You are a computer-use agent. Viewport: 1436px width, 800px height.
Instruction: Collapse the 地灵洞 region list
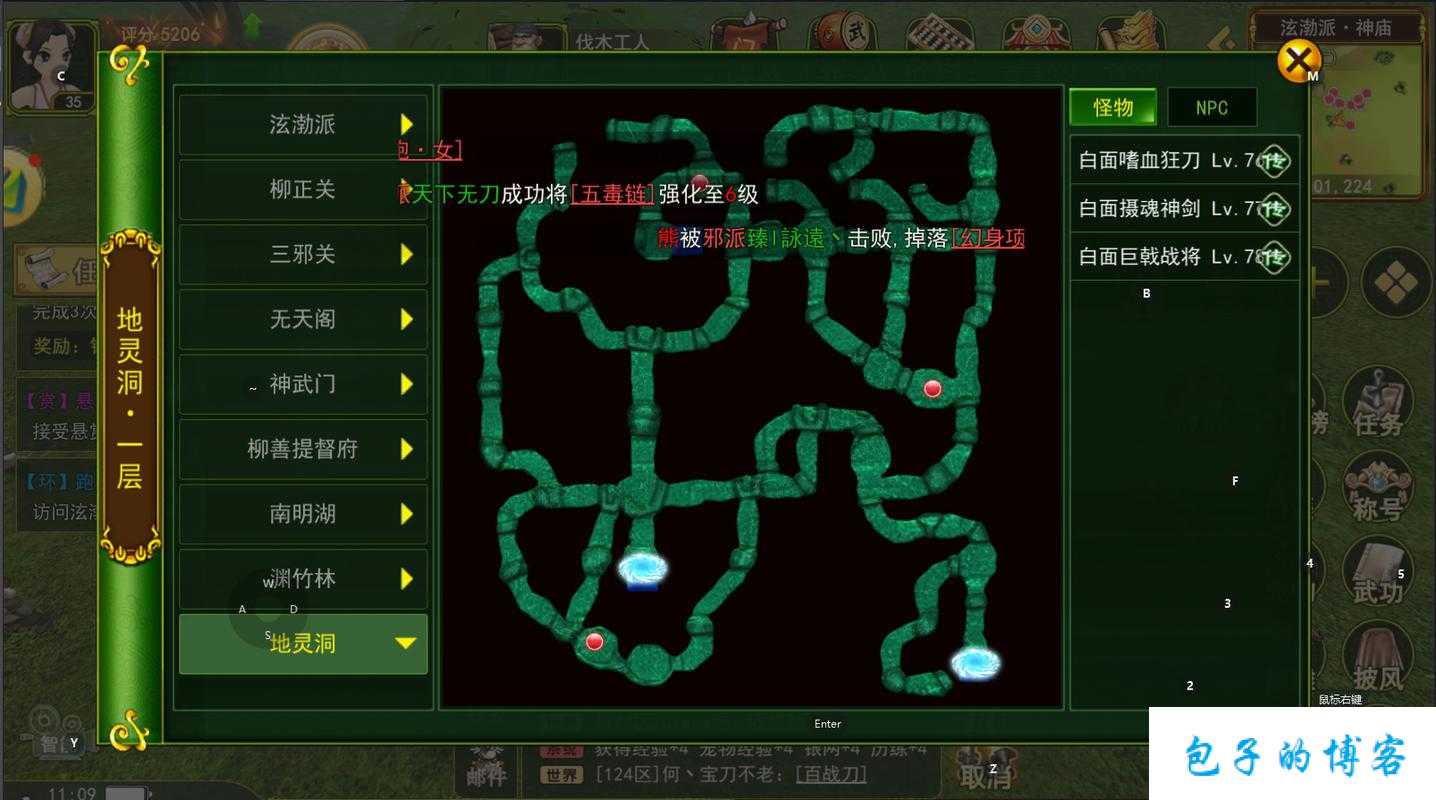coord(303,644)
